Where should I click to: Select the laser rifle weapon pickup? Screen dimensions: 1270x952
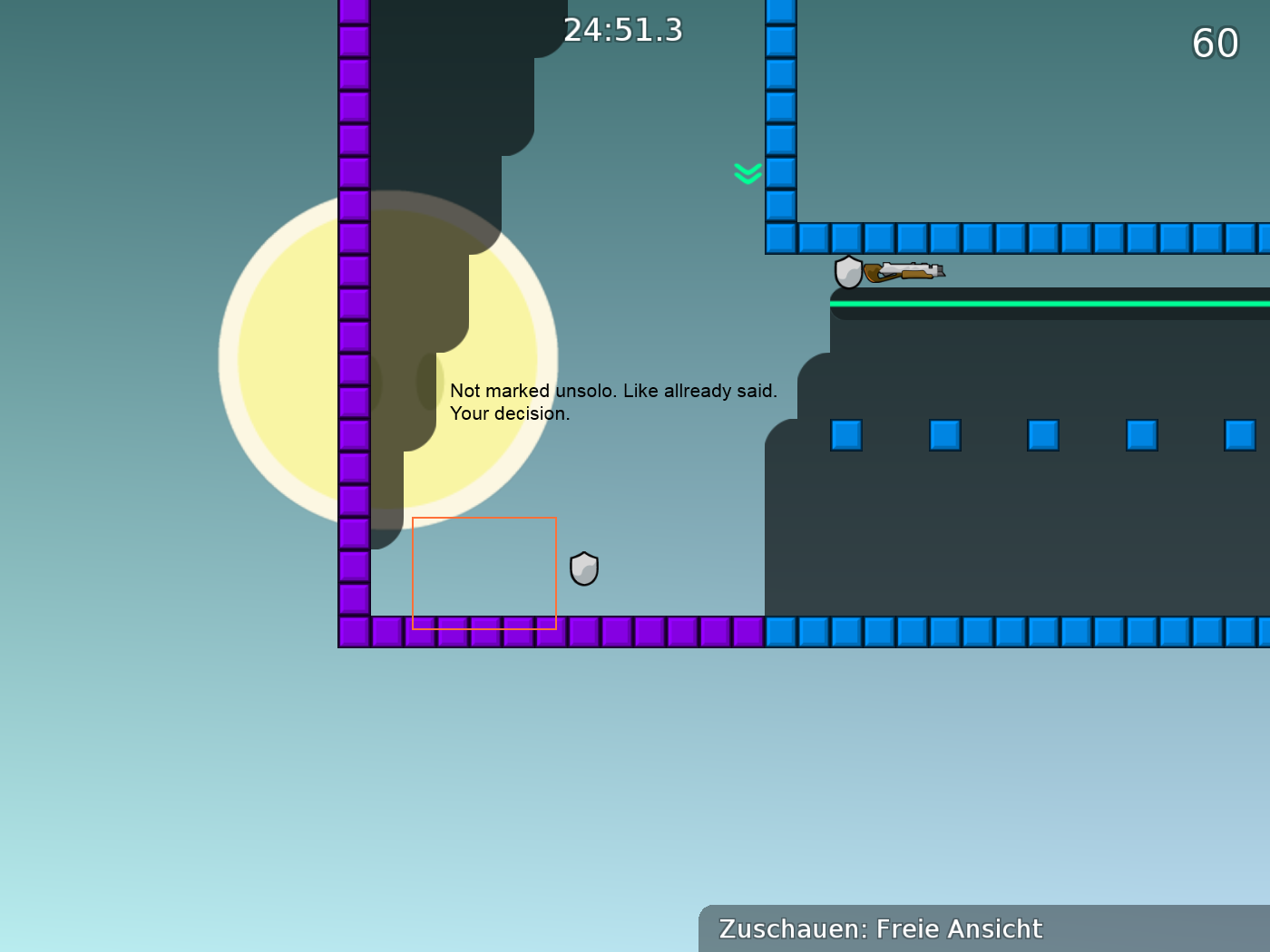(x=904, y=271)
